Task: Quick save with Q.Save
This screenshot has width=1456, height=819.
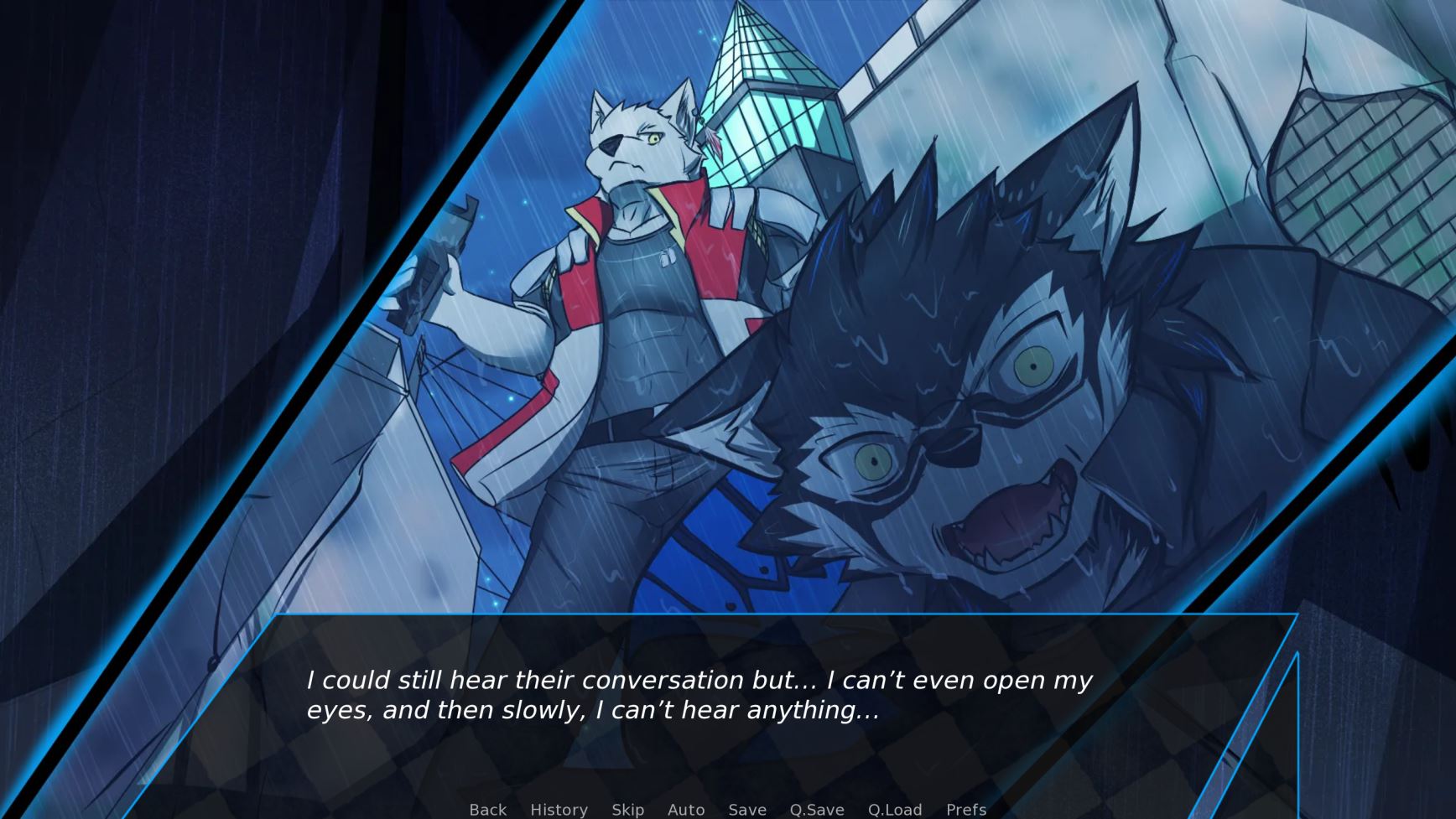Action: point(816,810)
